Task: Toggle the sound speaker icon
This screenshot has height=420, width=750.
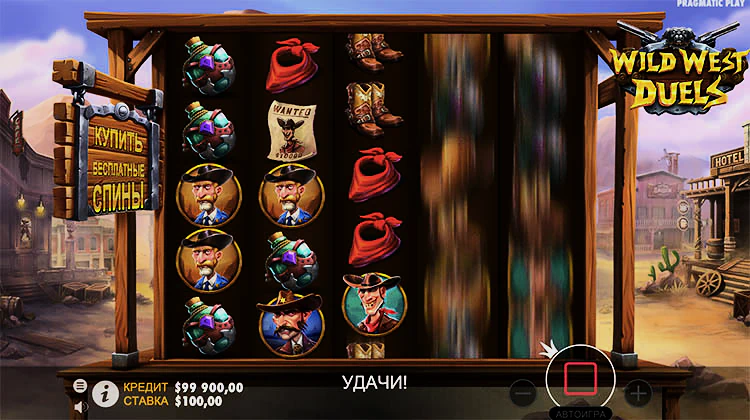Action: click(80, 408)
